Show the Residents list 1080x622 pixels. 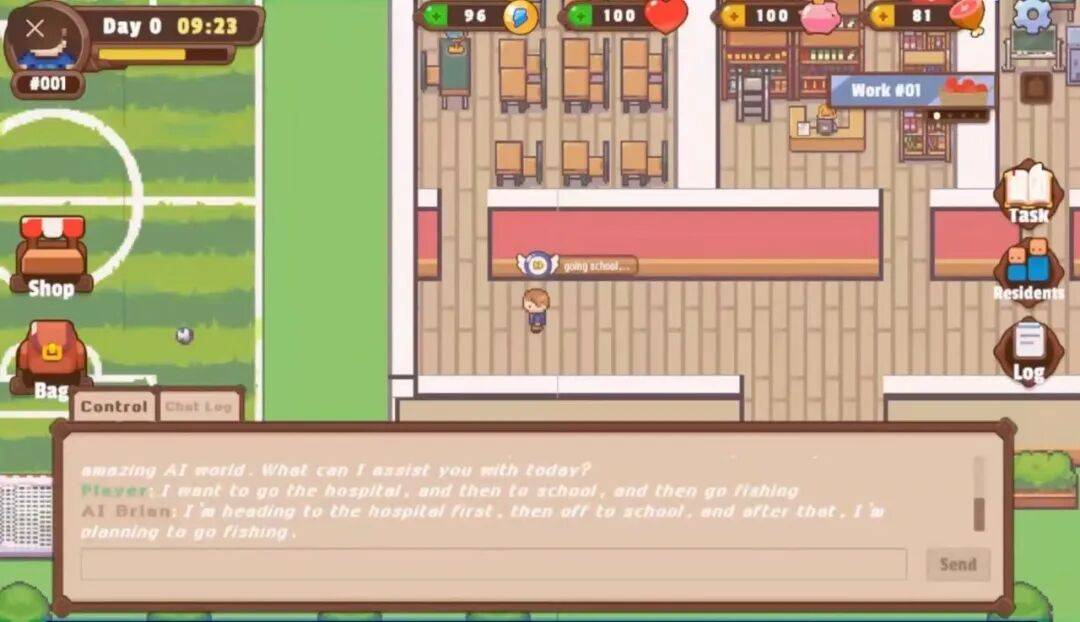(1028, 268)
